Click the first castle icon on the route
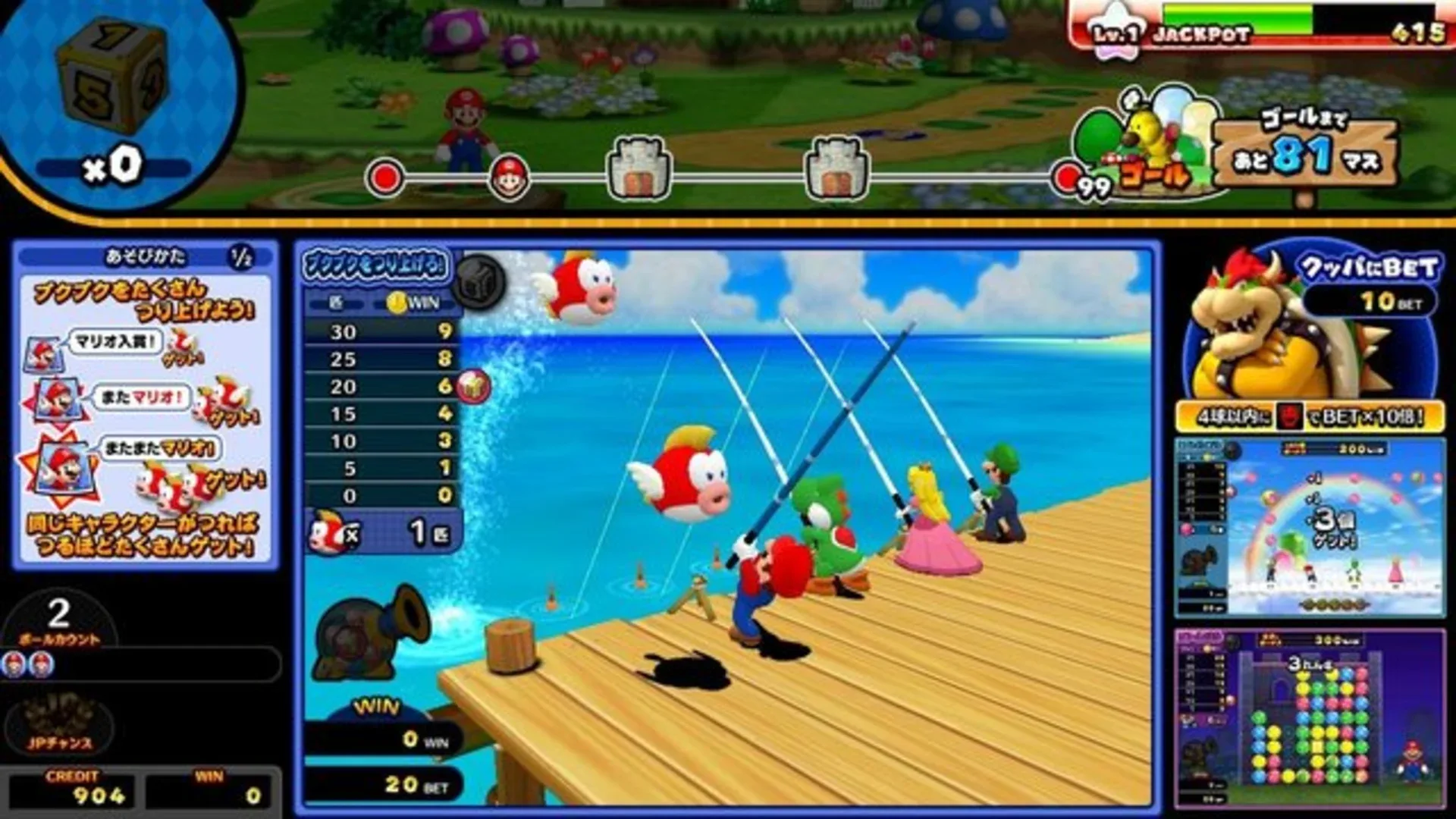The height and width of the screenshot is (819, 1456). point(641,167)
